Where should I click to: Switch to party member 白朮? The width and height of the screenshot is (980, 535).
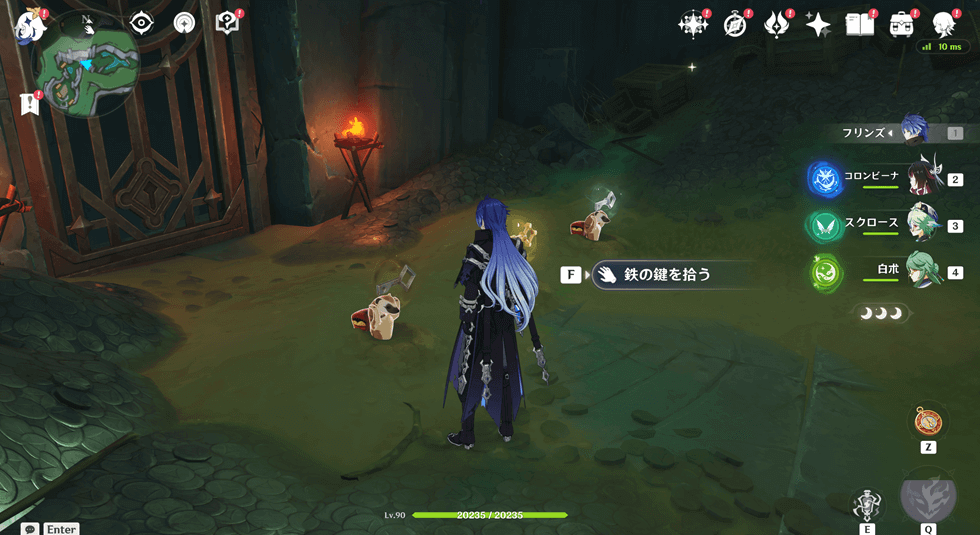coord(924,271)
